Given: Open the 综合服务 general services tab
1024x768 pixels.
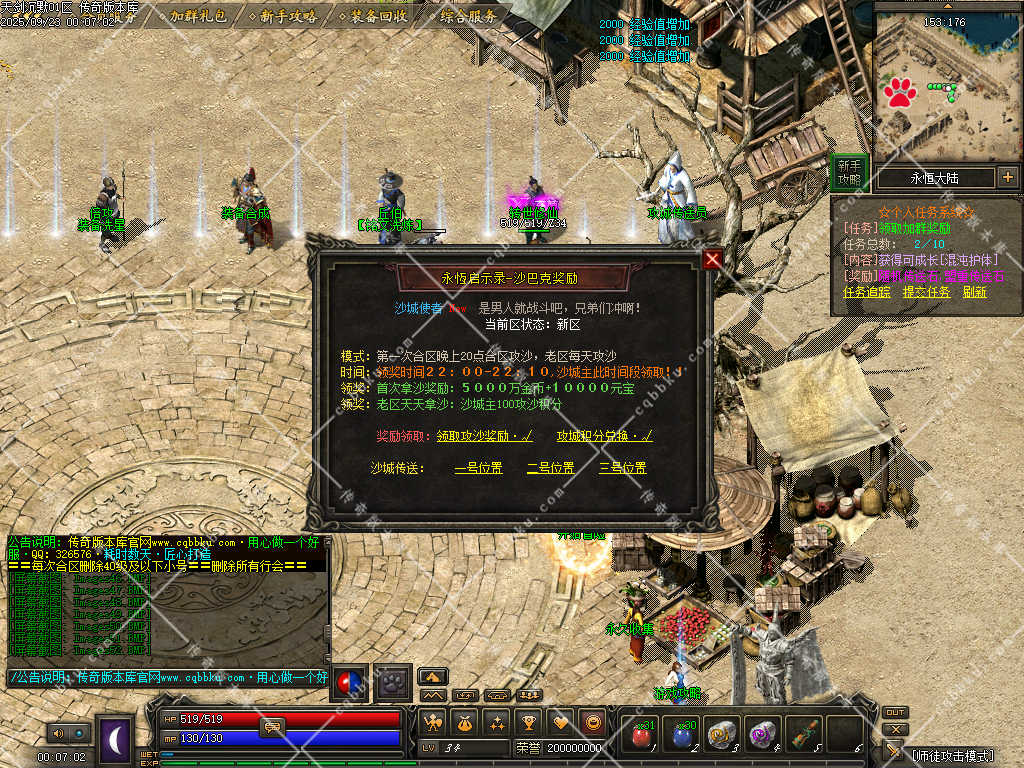Looking at the screenshot, I should point(469,16).
